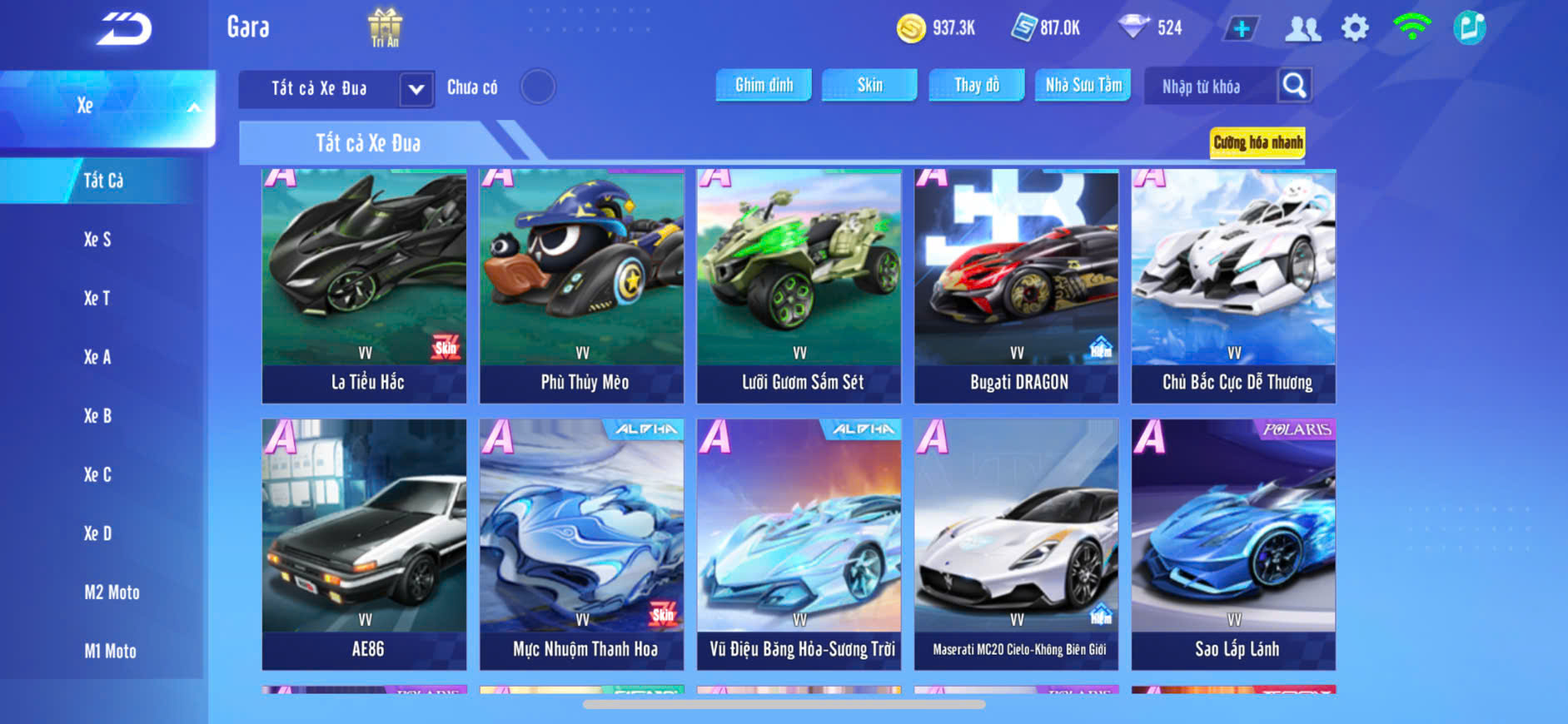This screenshot has width=1568, height=724.
Task: Choose the AE86 car card
Action: tap(365, 544)
